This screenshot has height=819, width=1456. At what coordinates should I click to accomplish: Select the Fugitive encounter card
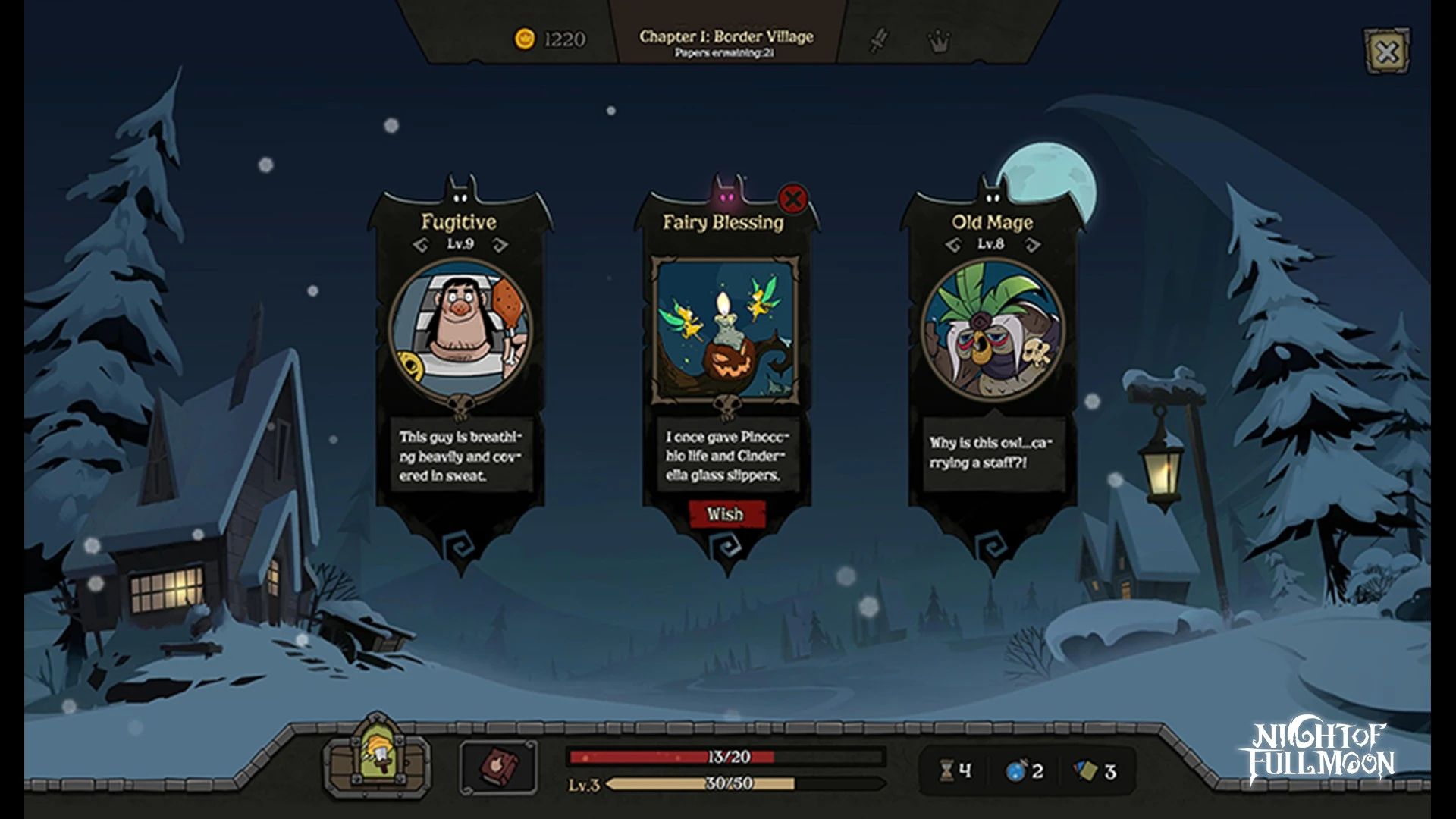tap(460, 328)
